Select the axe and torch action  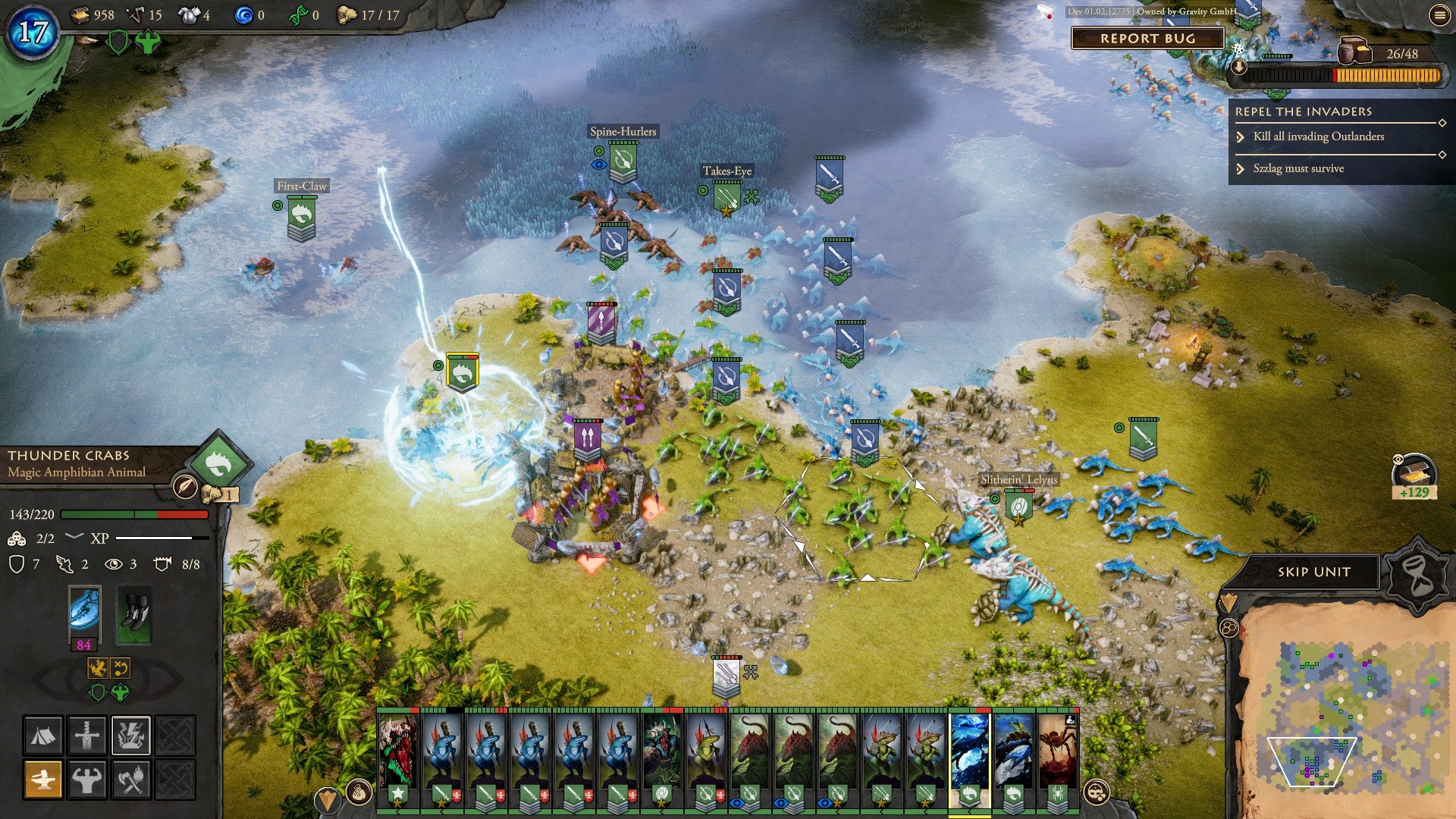(131, 779)
